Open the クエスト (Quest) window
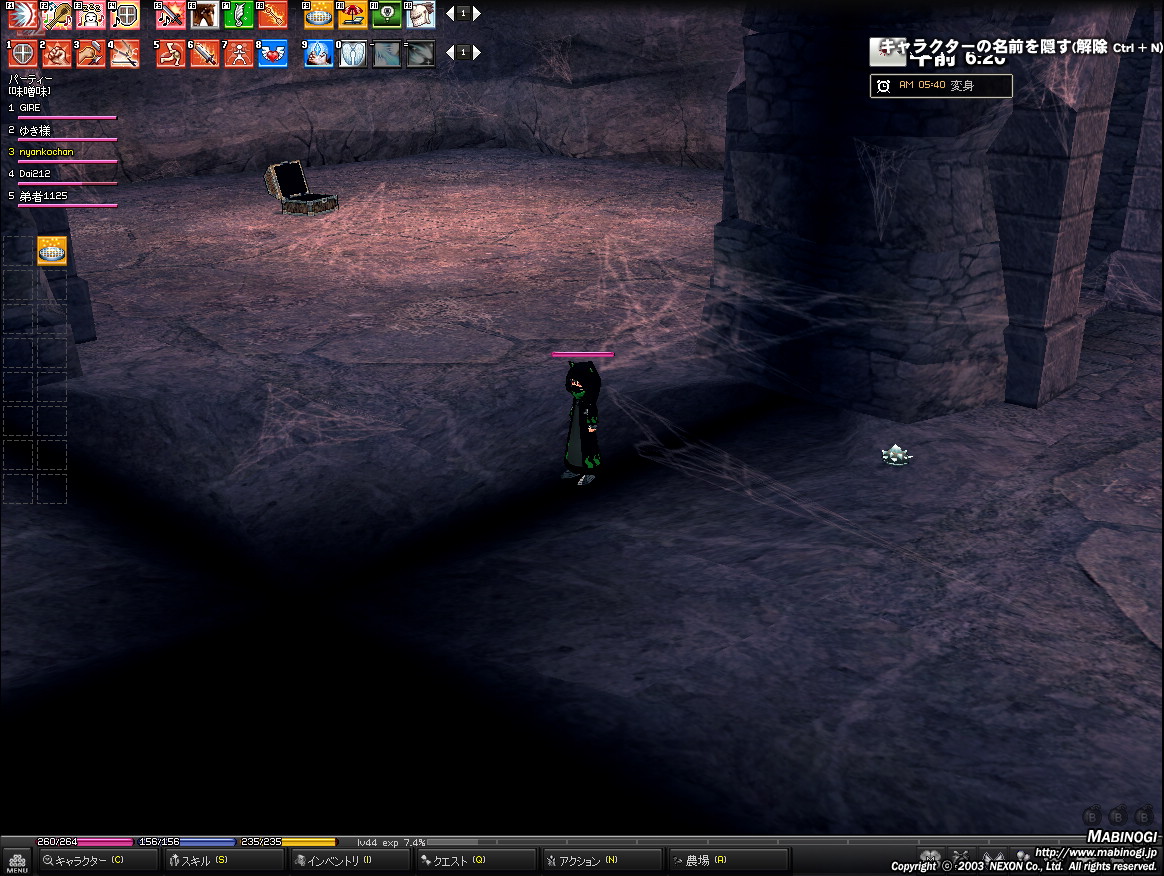Viewport: 1164px width, 876px height. (476, 860)
